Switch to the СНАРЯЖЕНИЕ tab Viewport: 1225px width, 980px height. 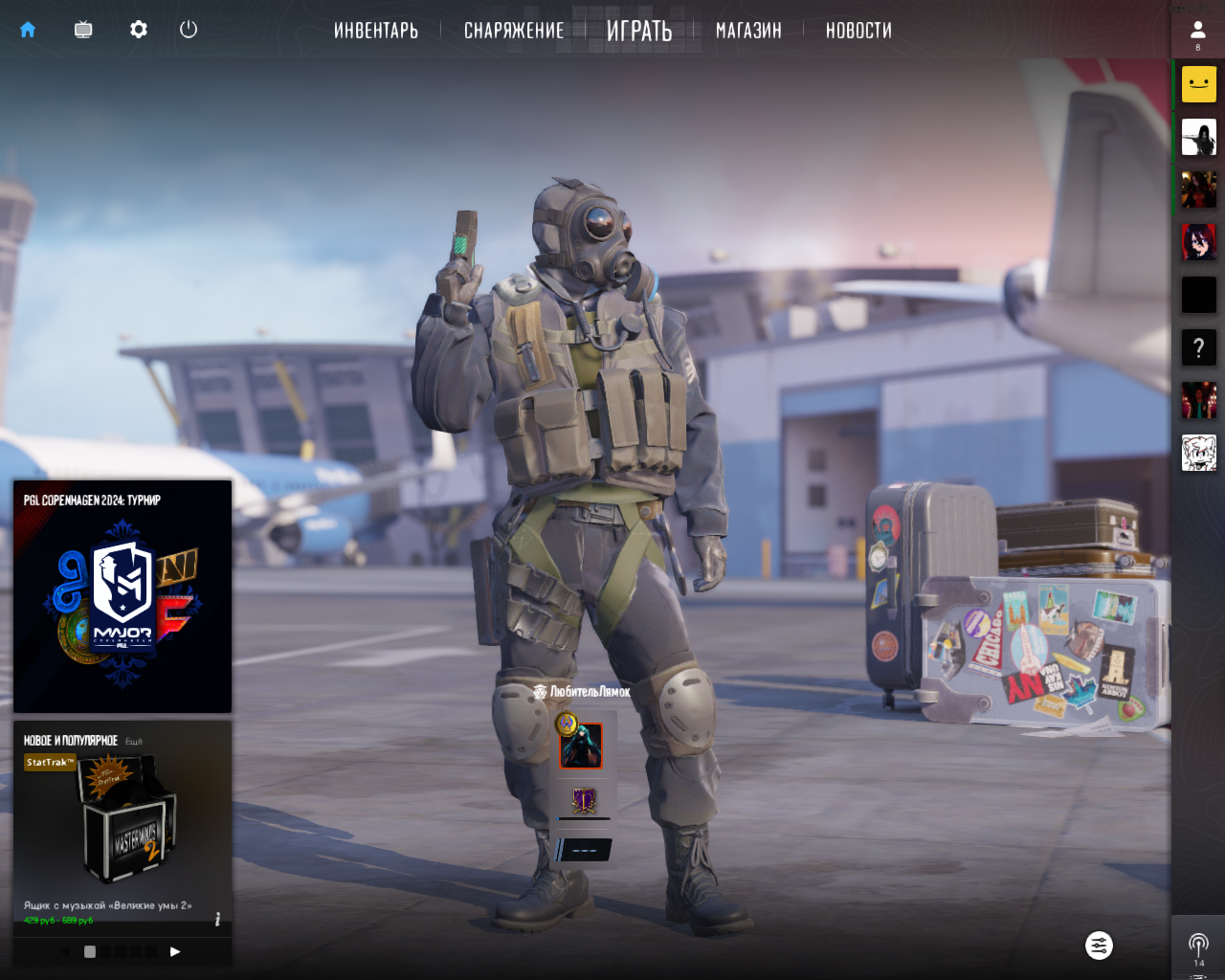tap(514, 31)
